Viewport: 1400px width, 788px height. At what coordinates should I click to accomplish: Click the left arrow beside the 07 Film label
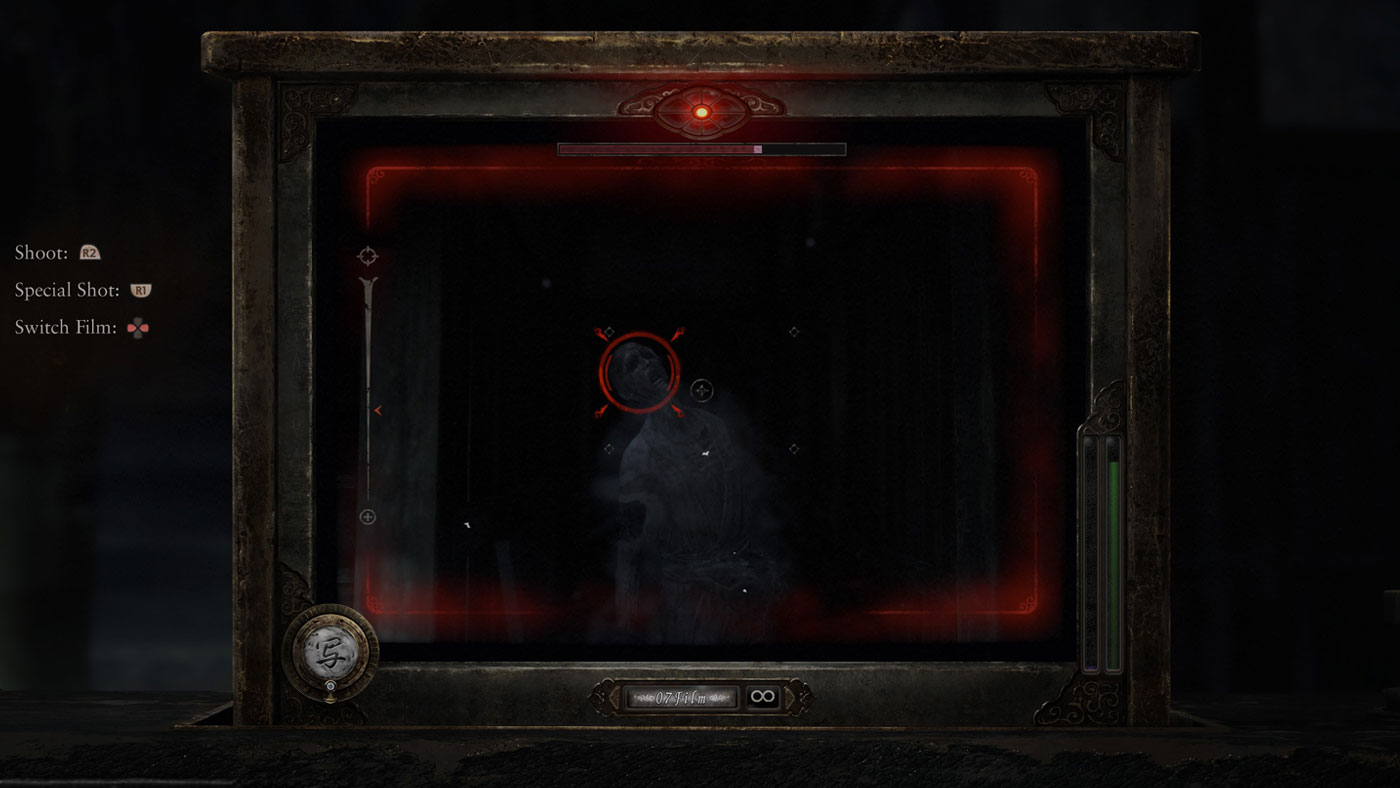(x=613, y=697)
